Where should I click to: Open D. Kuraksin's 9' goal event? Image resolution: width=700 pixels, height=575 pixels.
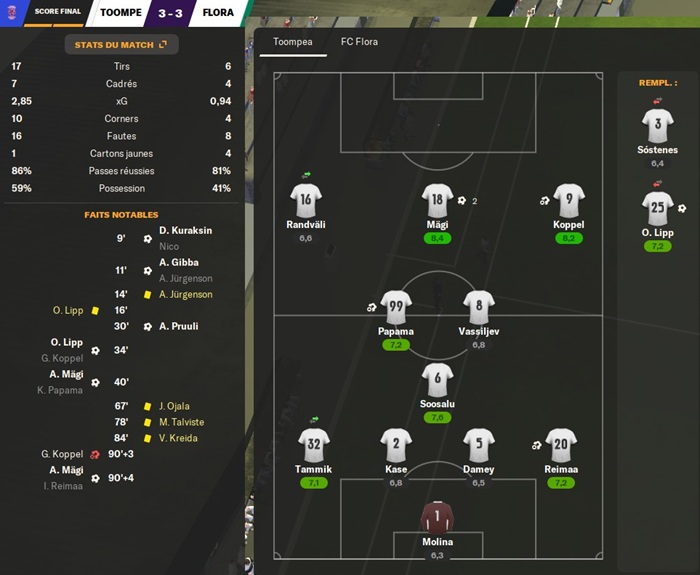(185, 230)
